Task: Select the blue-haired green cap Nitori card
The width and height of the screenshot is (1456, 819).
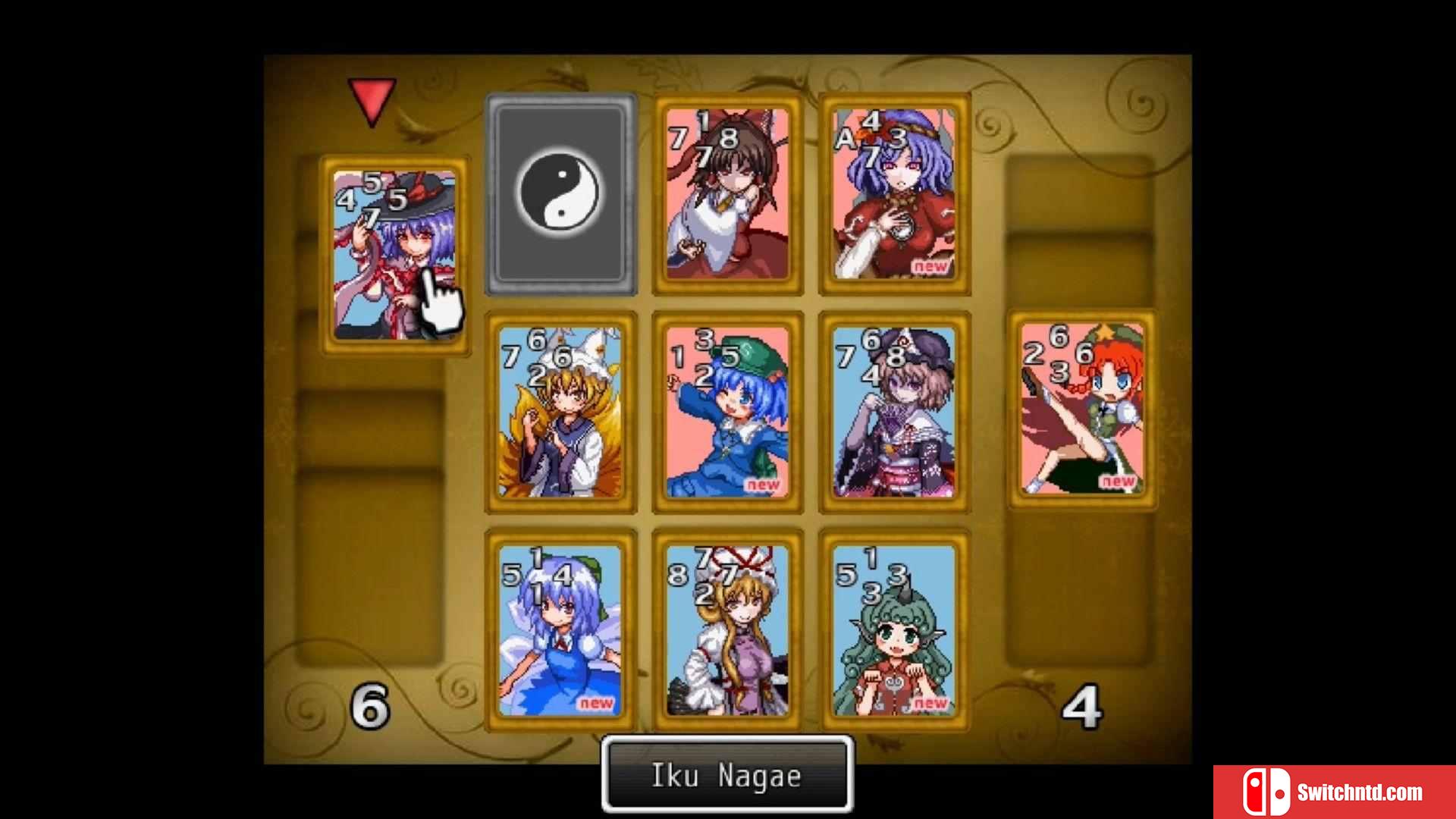Action: pos(727,413)
